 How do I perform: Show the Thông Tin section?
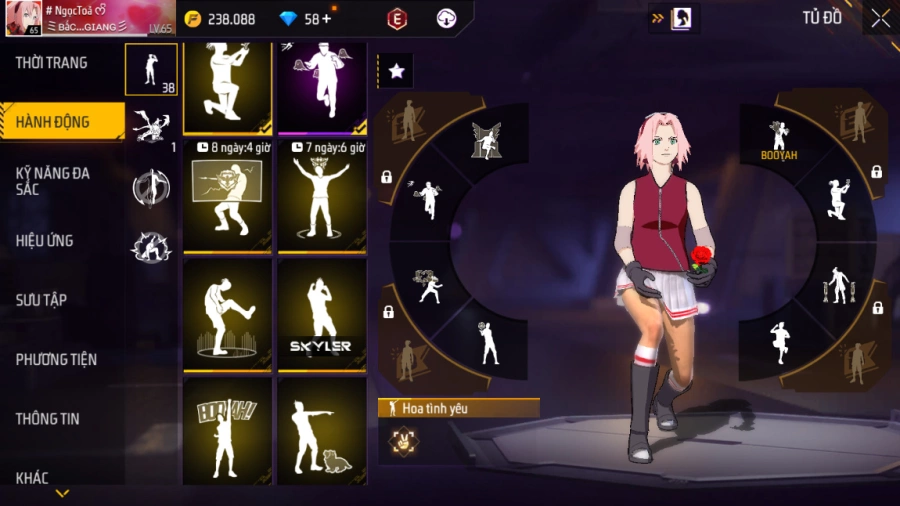pyautogui.click(x=47, y=419)
